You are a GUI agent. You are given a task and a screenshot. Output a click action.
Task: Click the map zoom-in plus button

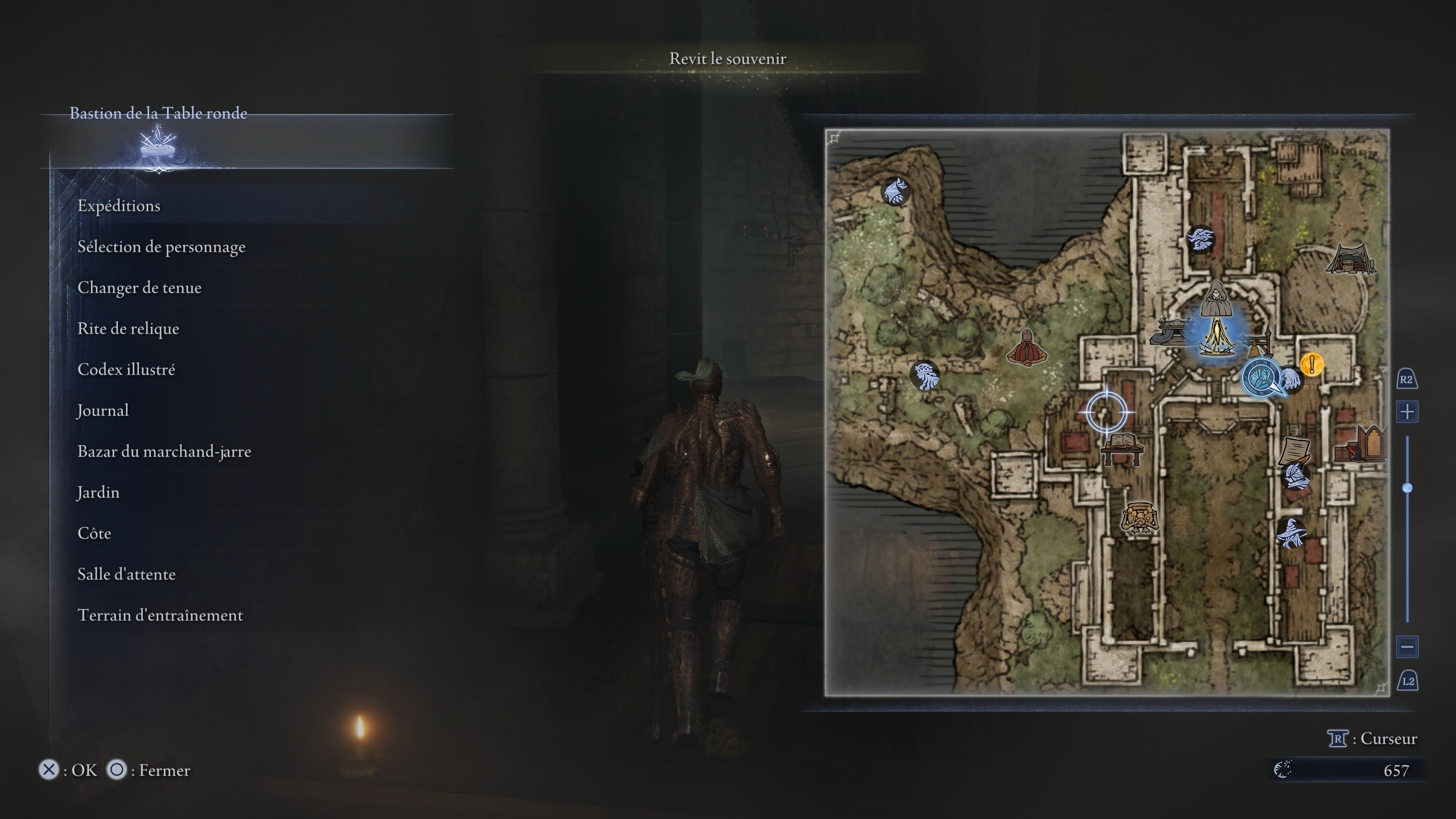click(1407, 412)
